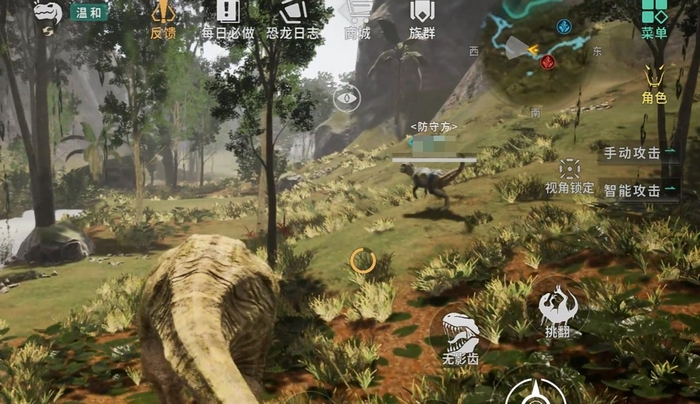Viewport: 700px width, 404px height.
Task: Toggle the eye visibility icon
Action: pos(346,96)
